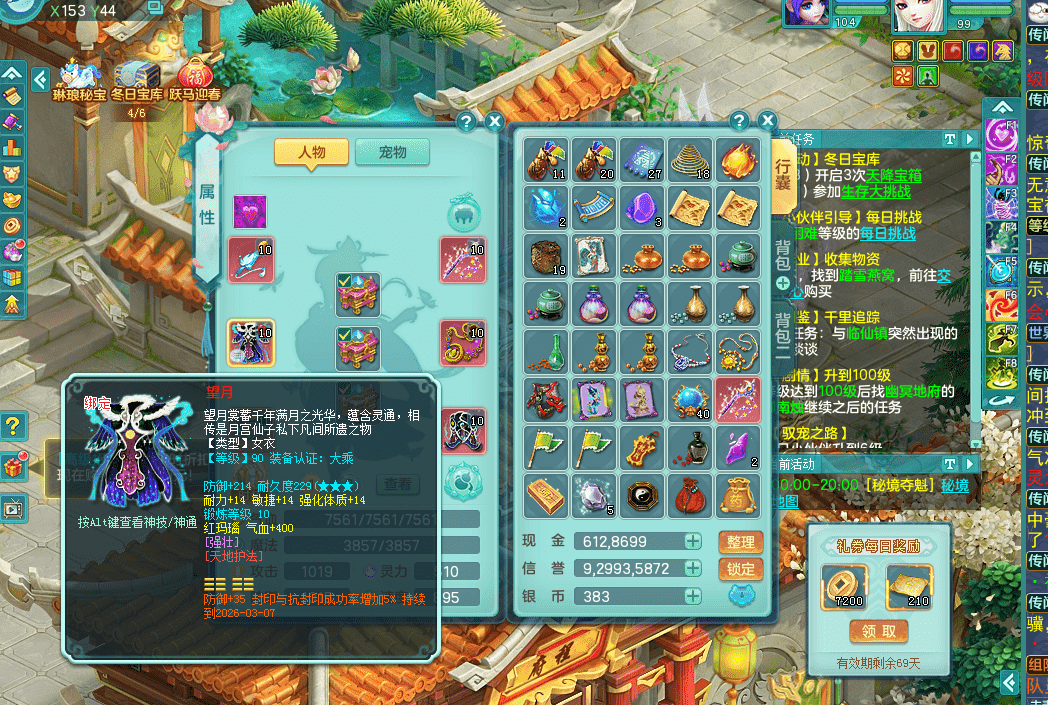Open help for the inventory window

point(740,121)
